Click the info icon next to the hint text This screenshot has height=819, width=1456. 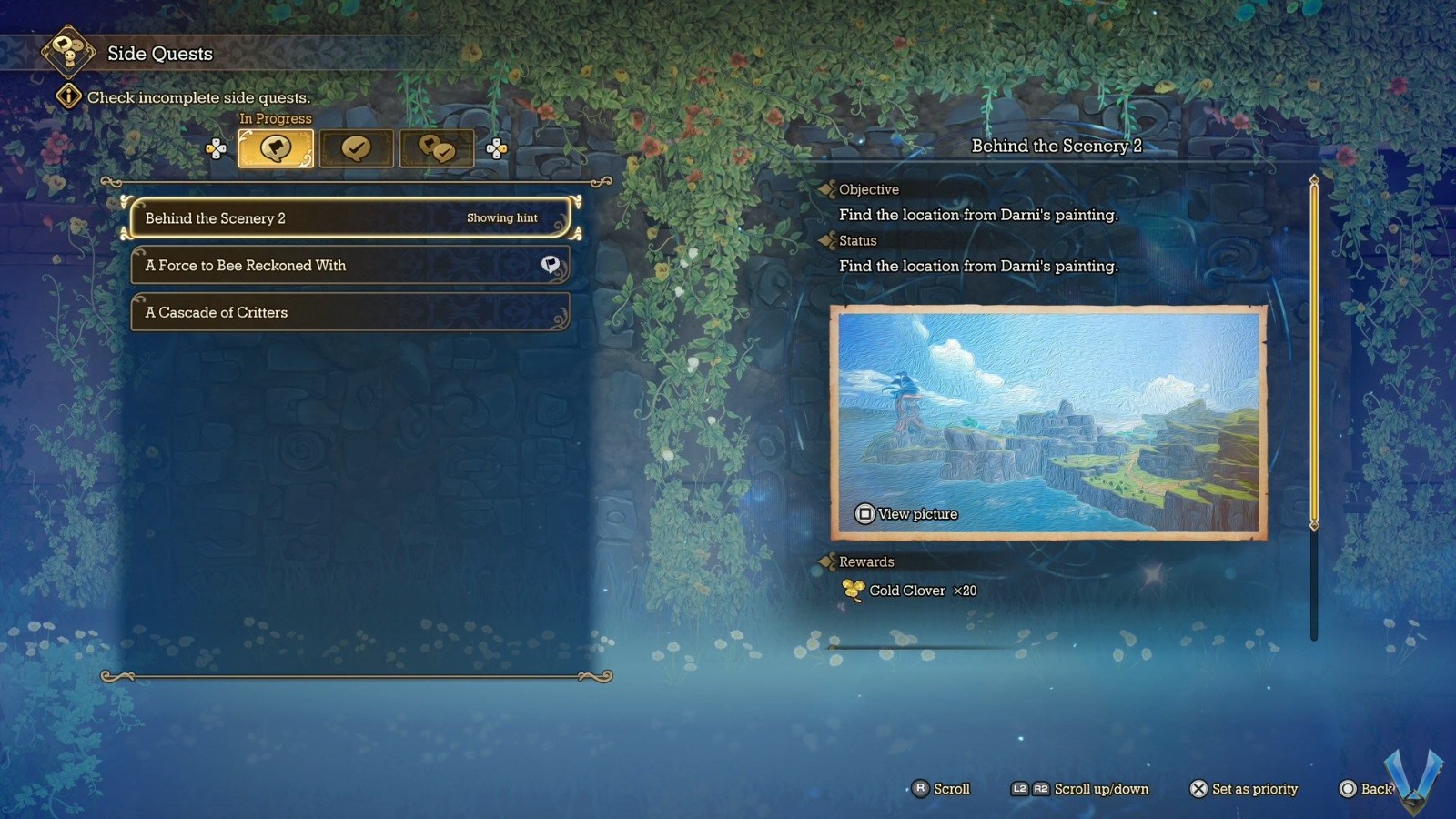coord(68,96)
